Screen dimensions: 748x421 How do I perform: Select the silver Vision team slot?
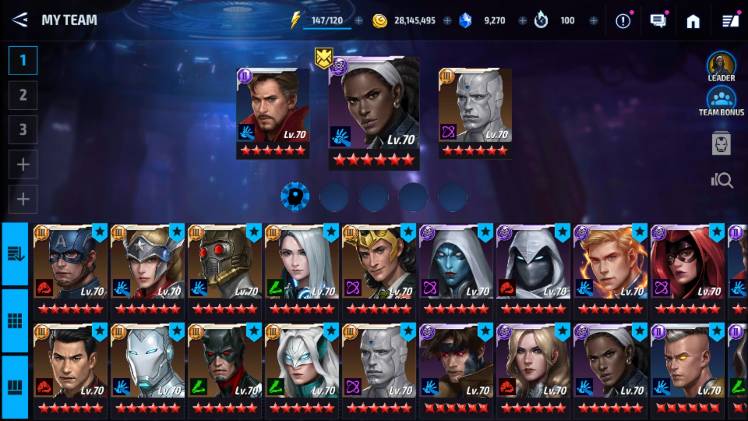point(475,112)
